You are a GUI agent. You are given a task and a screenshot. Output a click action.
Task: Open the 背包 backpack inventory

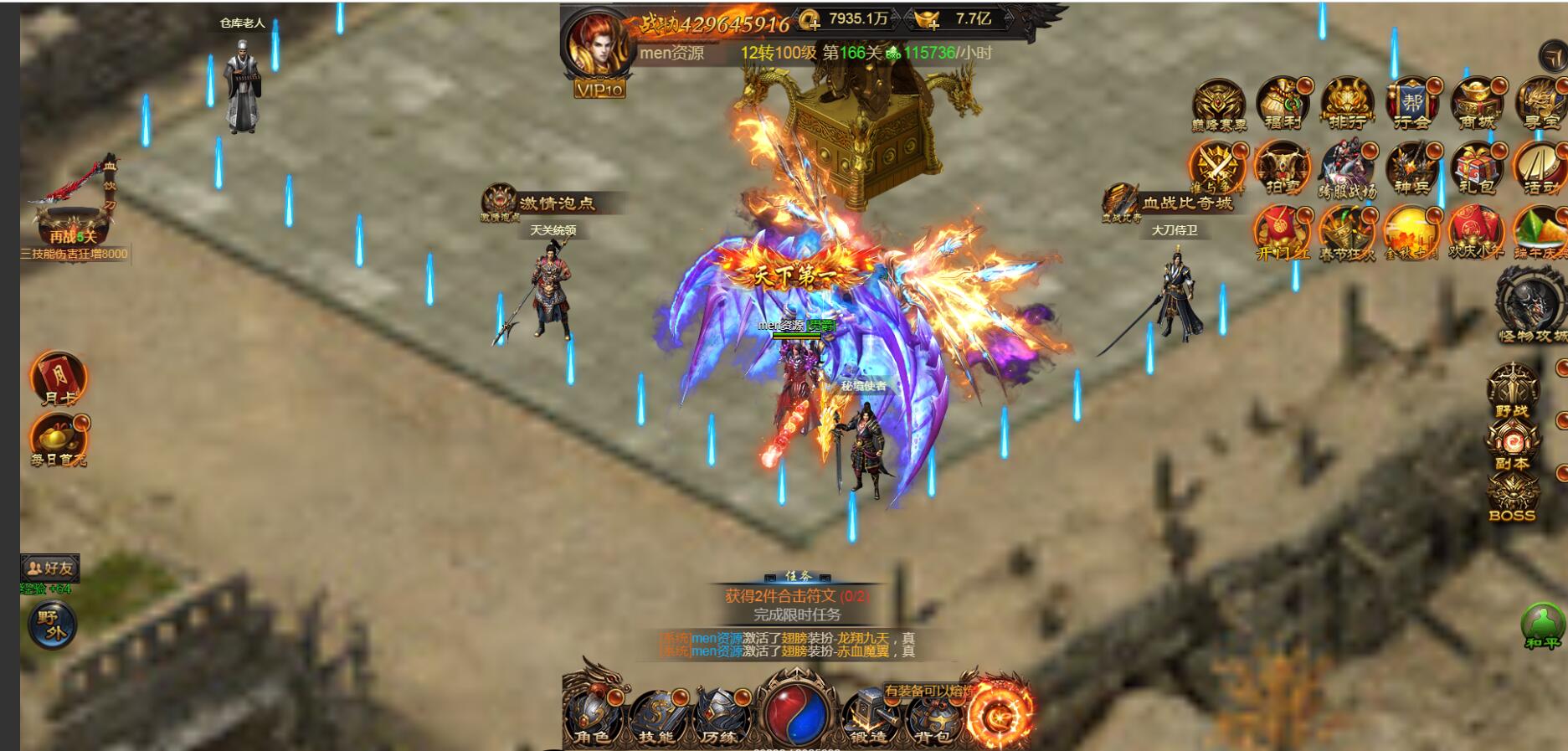tap(931, 717)
